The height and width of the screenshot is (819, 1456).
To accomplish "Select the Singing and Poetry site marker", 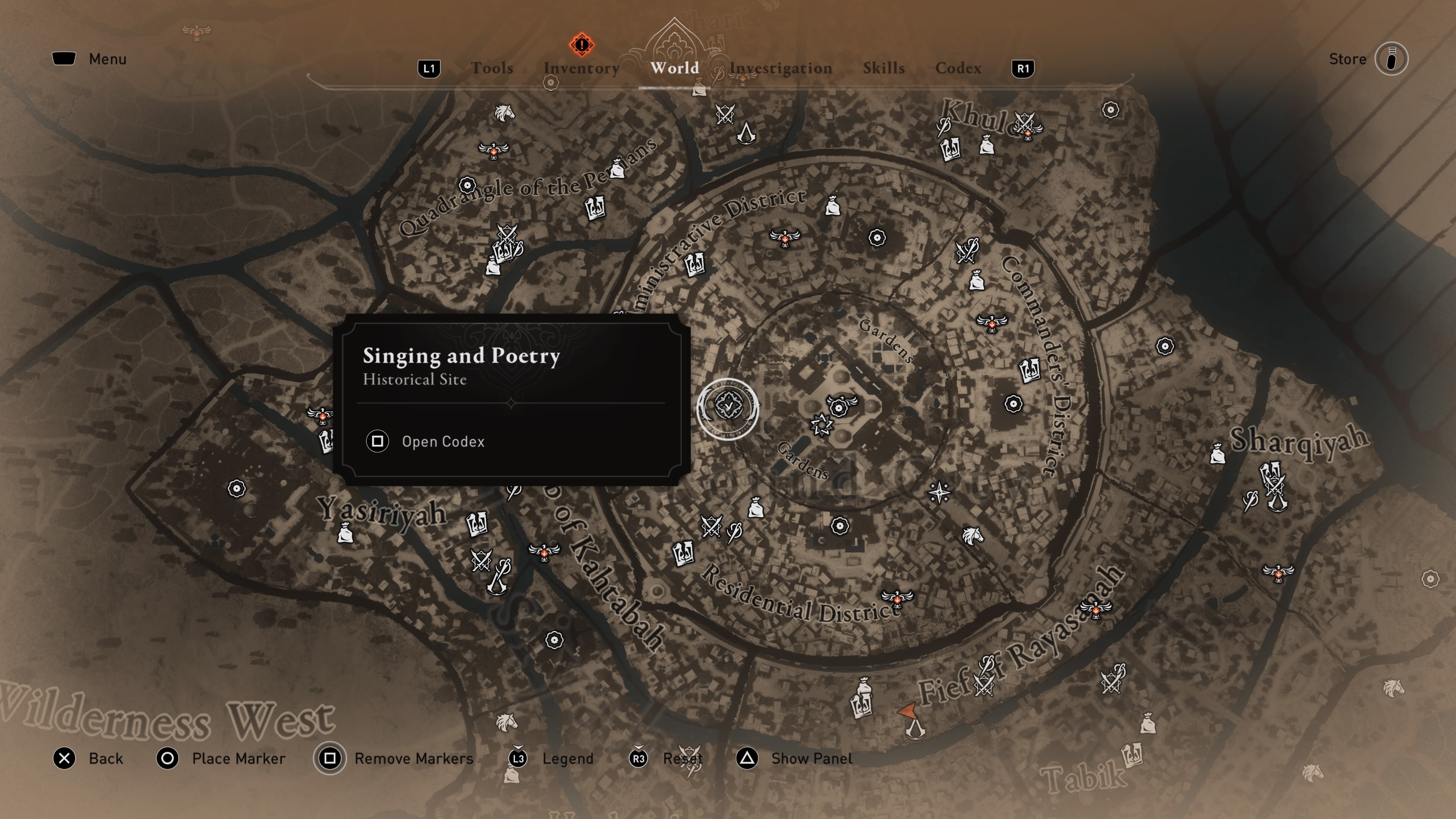I will click(728, 406).
